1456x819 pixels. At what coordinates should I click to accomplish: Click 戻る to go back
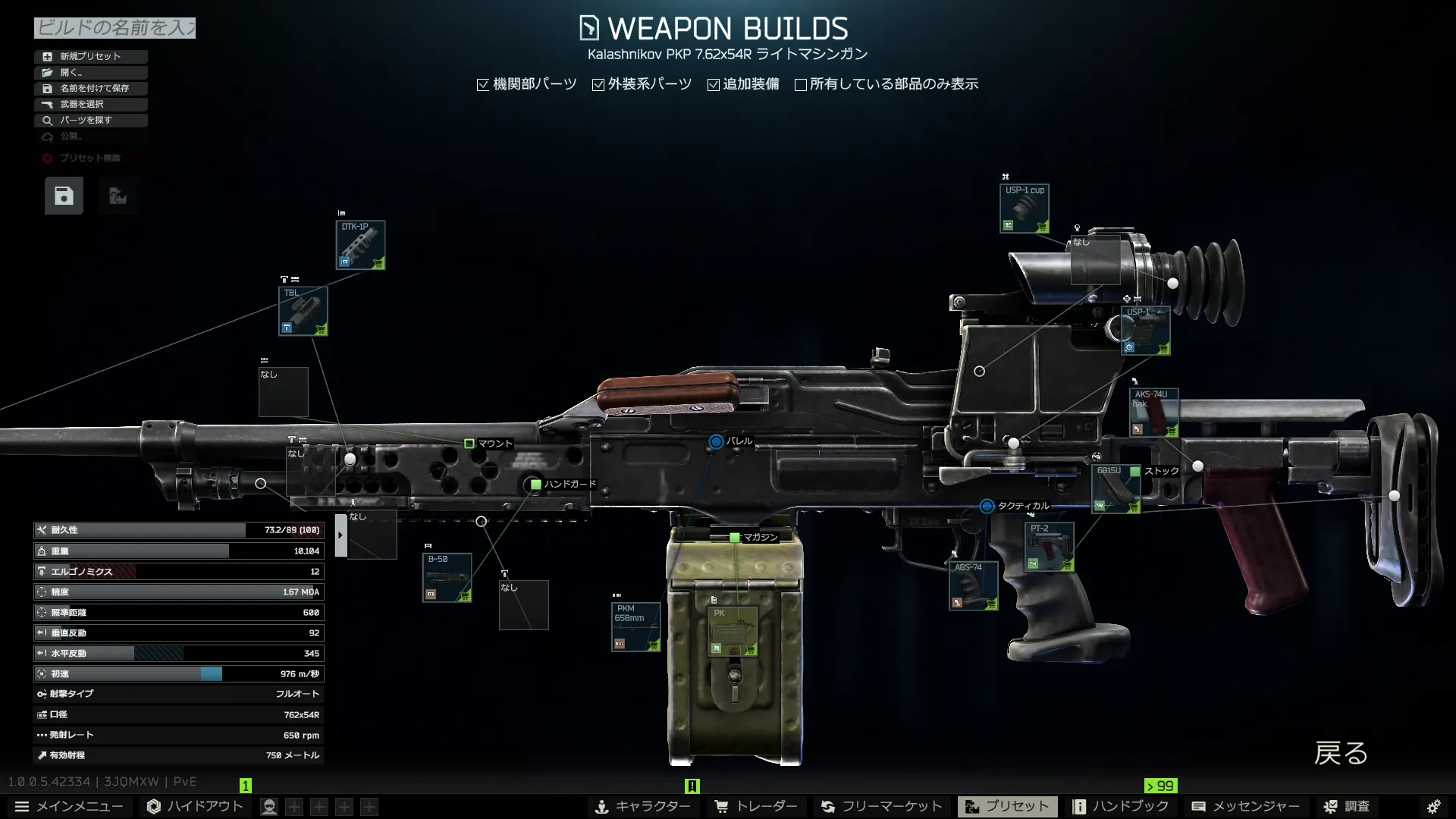1341,754
